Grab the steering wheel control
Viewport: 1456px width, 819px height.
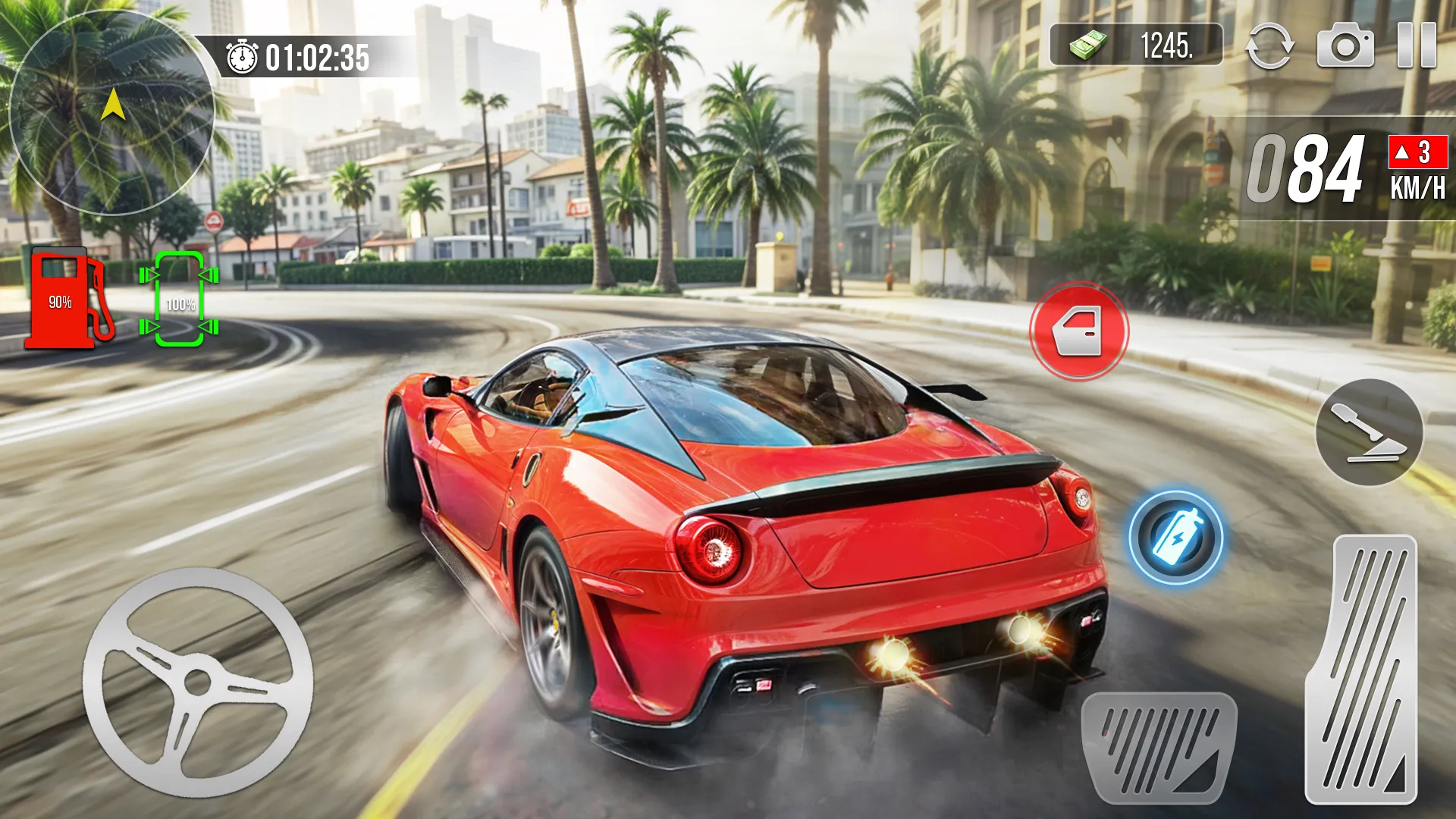point(197,682)
